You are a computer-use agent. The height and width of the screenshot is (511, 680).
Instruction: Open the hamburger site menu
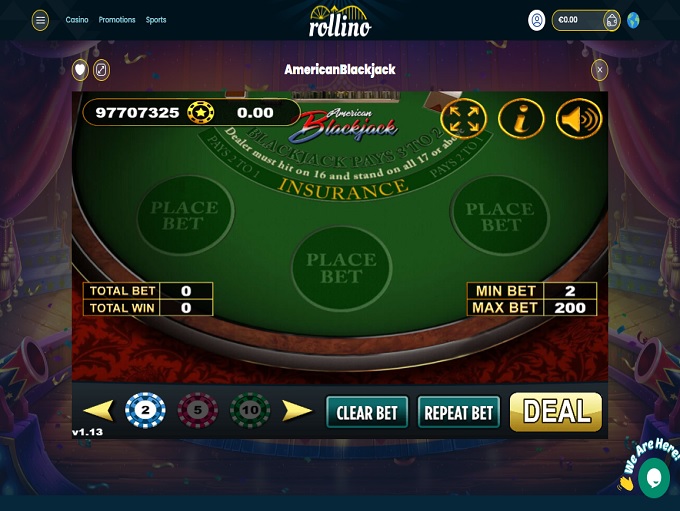pos(40,20)
